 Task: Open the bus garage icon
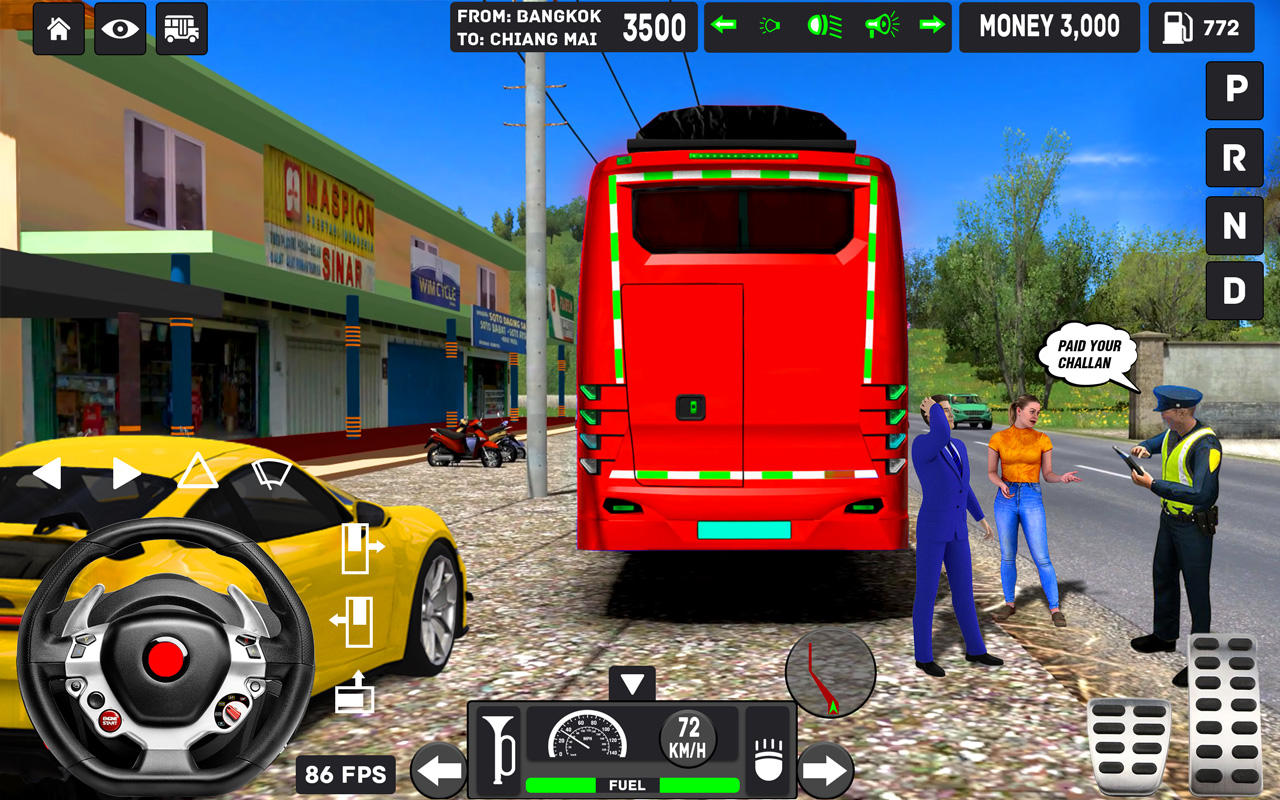point(181,27)
